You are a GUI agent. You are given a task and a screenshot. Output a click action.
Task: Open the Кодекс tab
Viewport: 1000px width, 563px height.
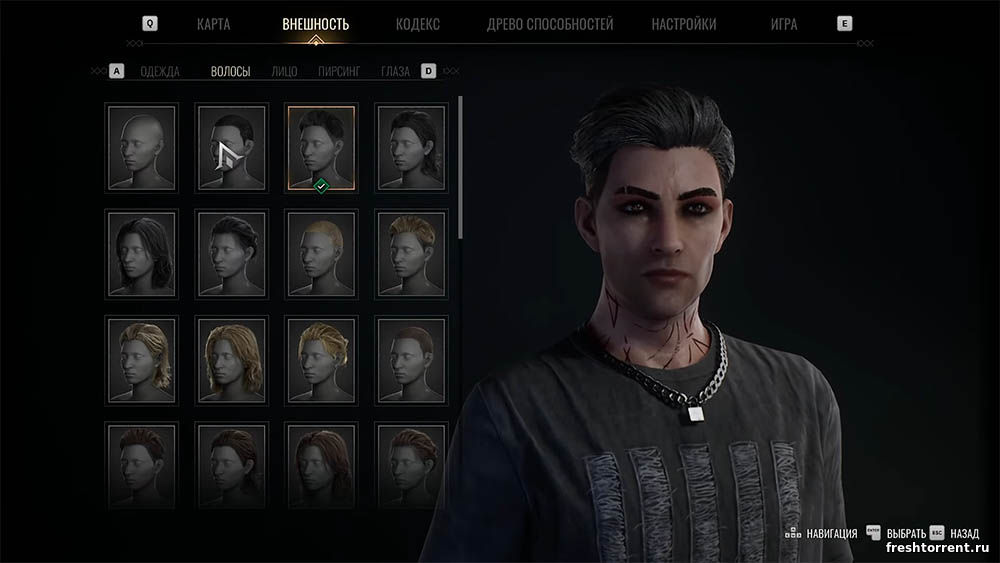tap(417, 24)
